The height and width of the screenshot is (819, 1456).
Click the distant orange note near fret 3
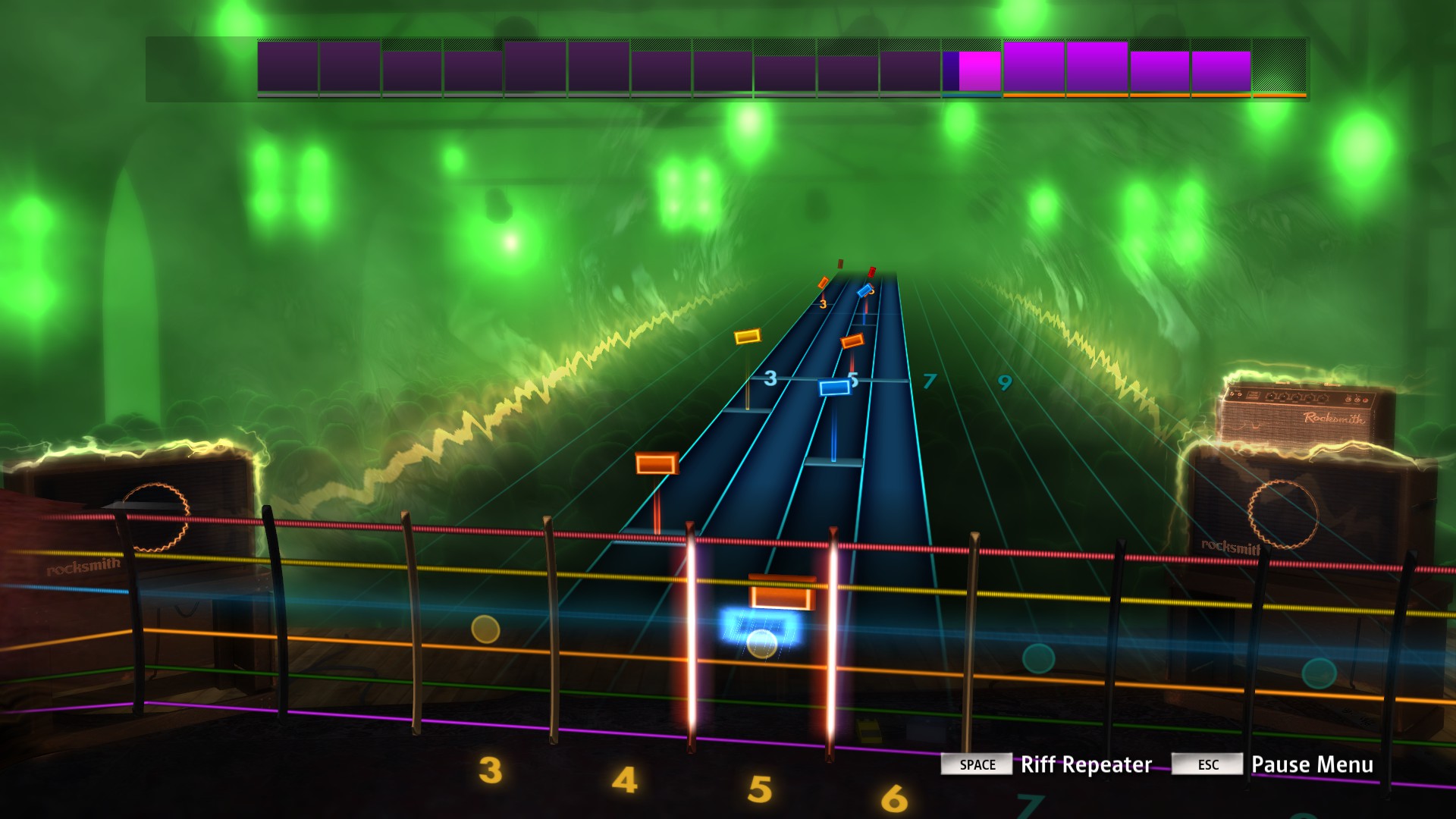click(x=822, y=282)
